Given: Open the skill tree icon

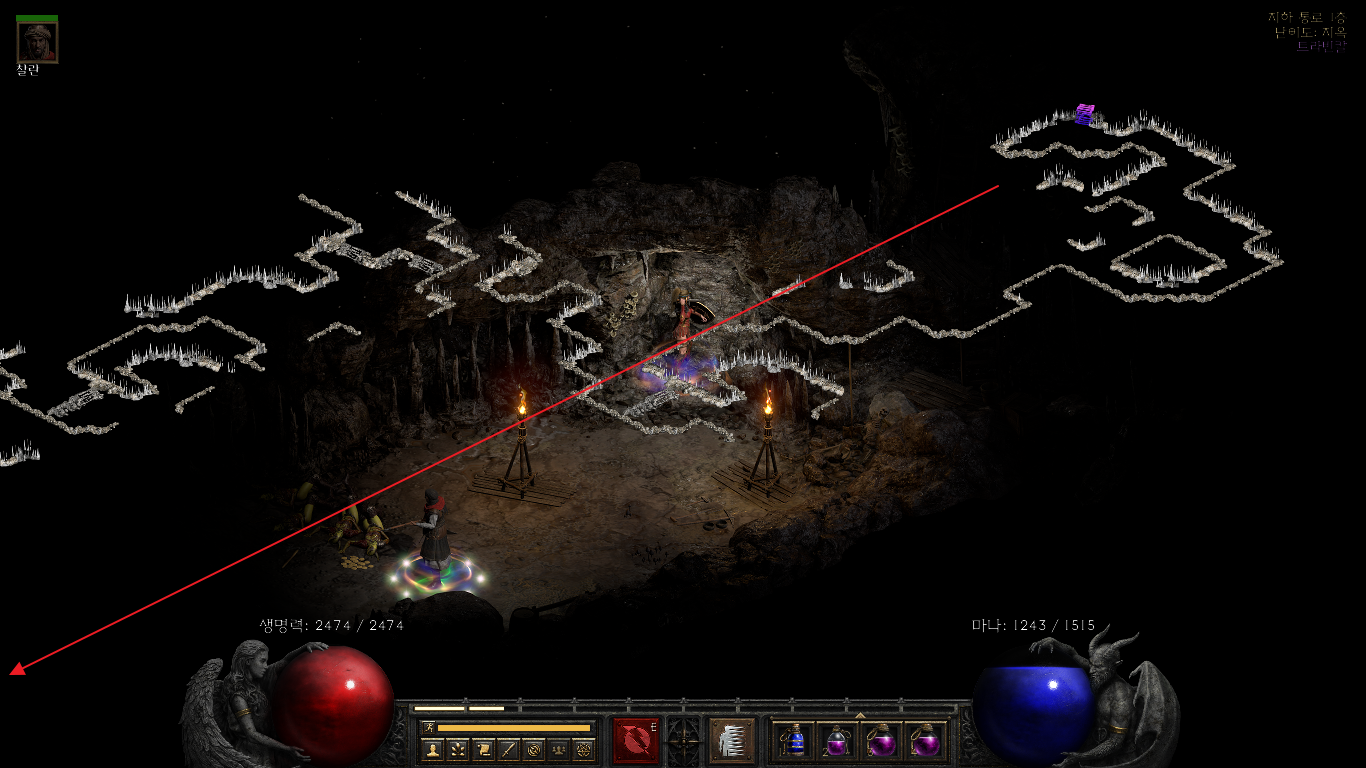Looking at the screenshot, I should click(458, 749).
